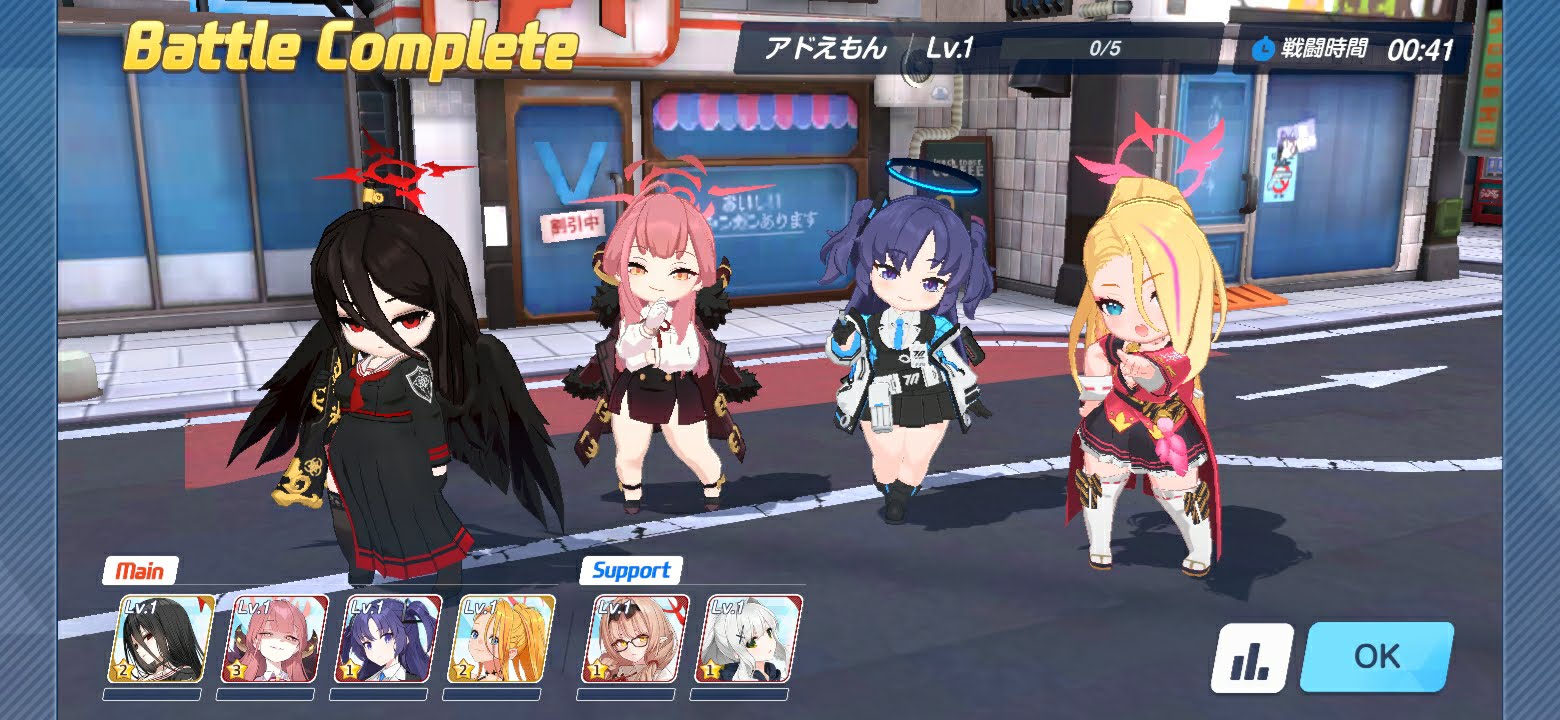Click the Battle Complete title banner

pyautogui.click(x=350, y=45)
